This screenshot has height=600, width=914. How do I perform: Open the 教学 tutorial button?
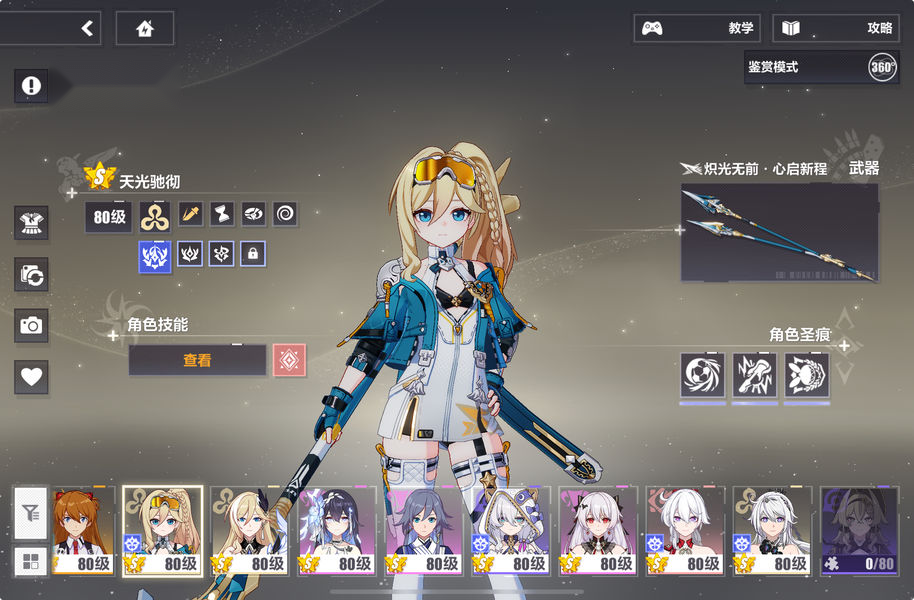tap(697, 28)
